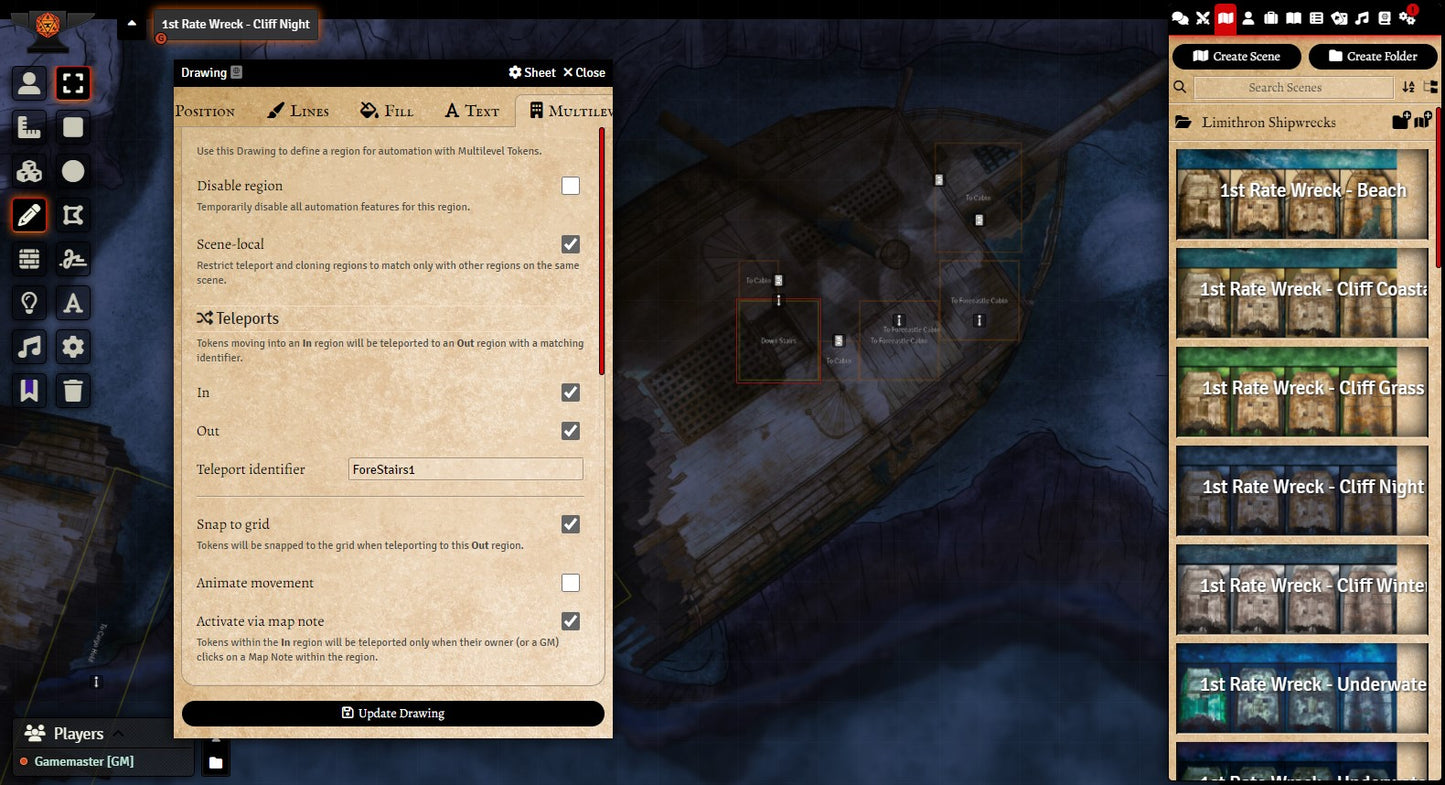
Task: Switch to the Fill tab
Action: 387,111
